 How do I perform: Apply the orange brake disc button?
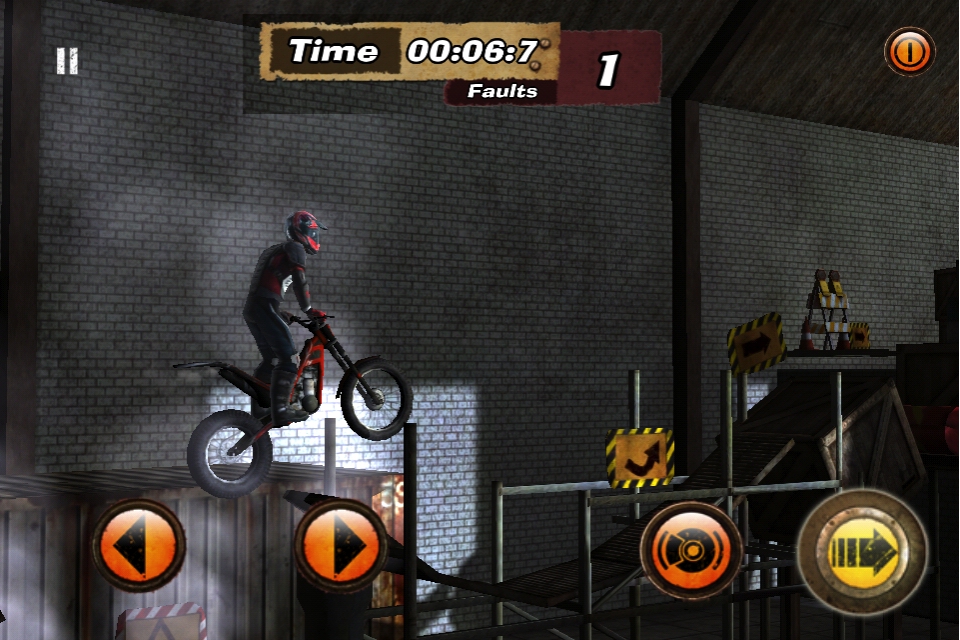pos(691,551)
